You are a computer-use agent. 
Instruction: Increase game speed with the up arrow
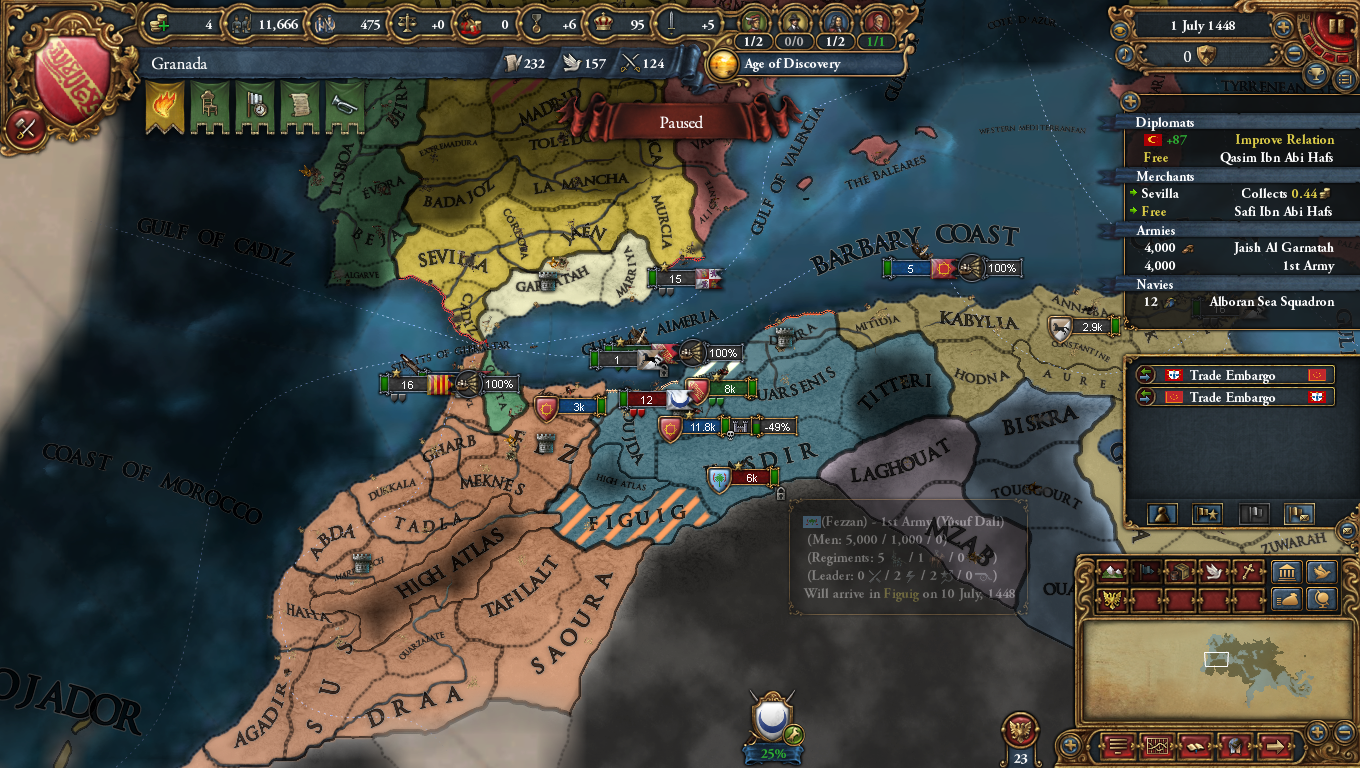(x=1283, y=25)
